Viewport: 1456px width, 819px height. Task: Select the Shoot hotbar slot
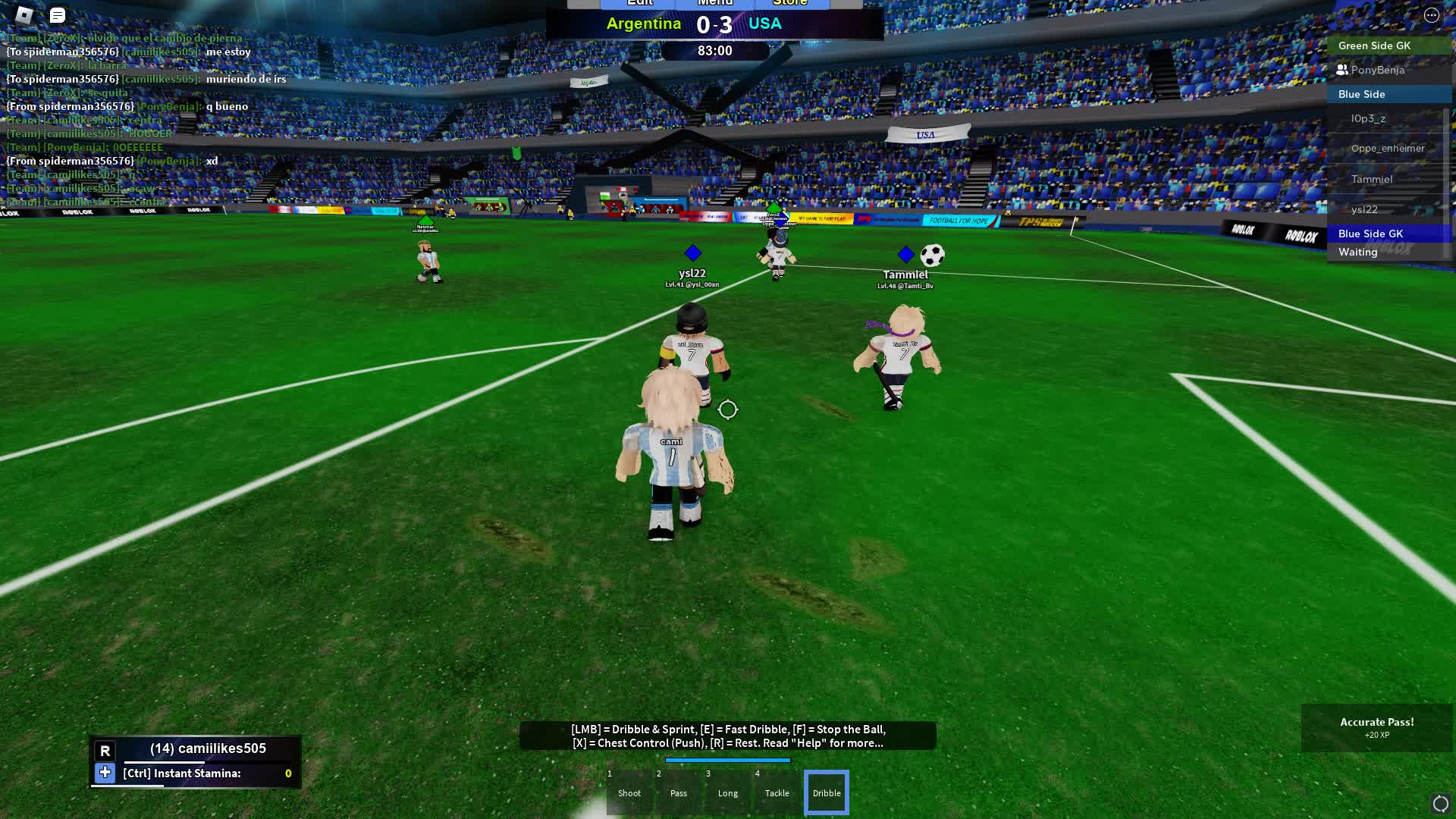629,792
